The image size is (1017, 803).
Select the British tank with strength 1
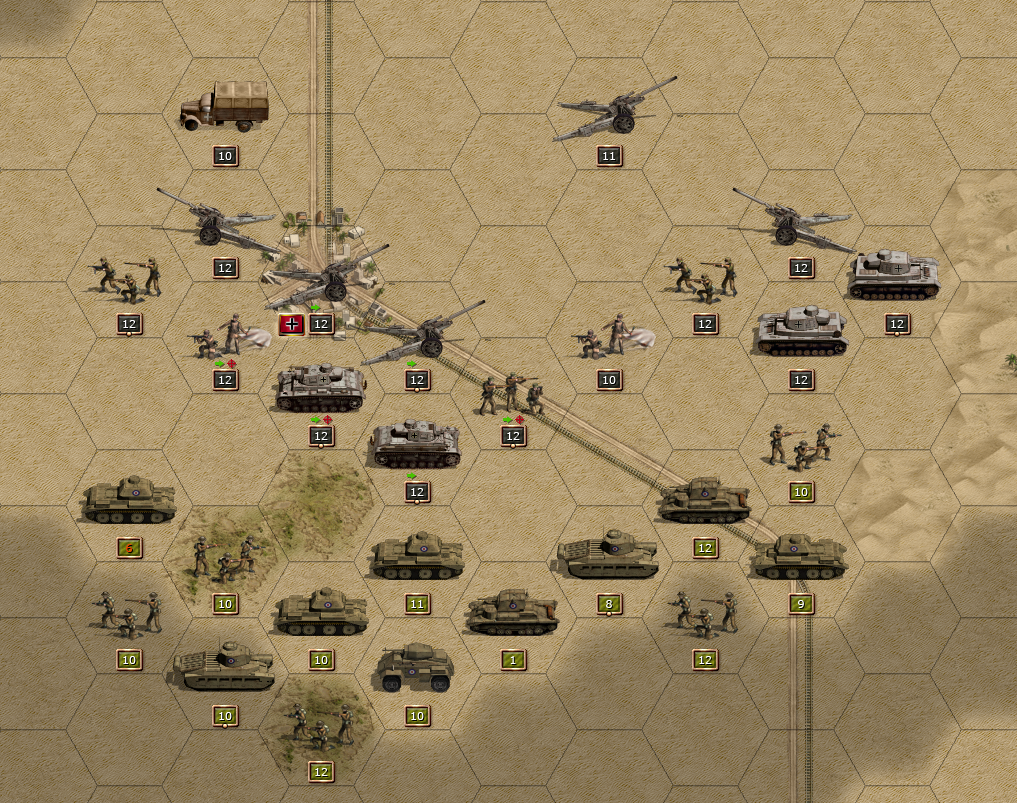point(512,612)
